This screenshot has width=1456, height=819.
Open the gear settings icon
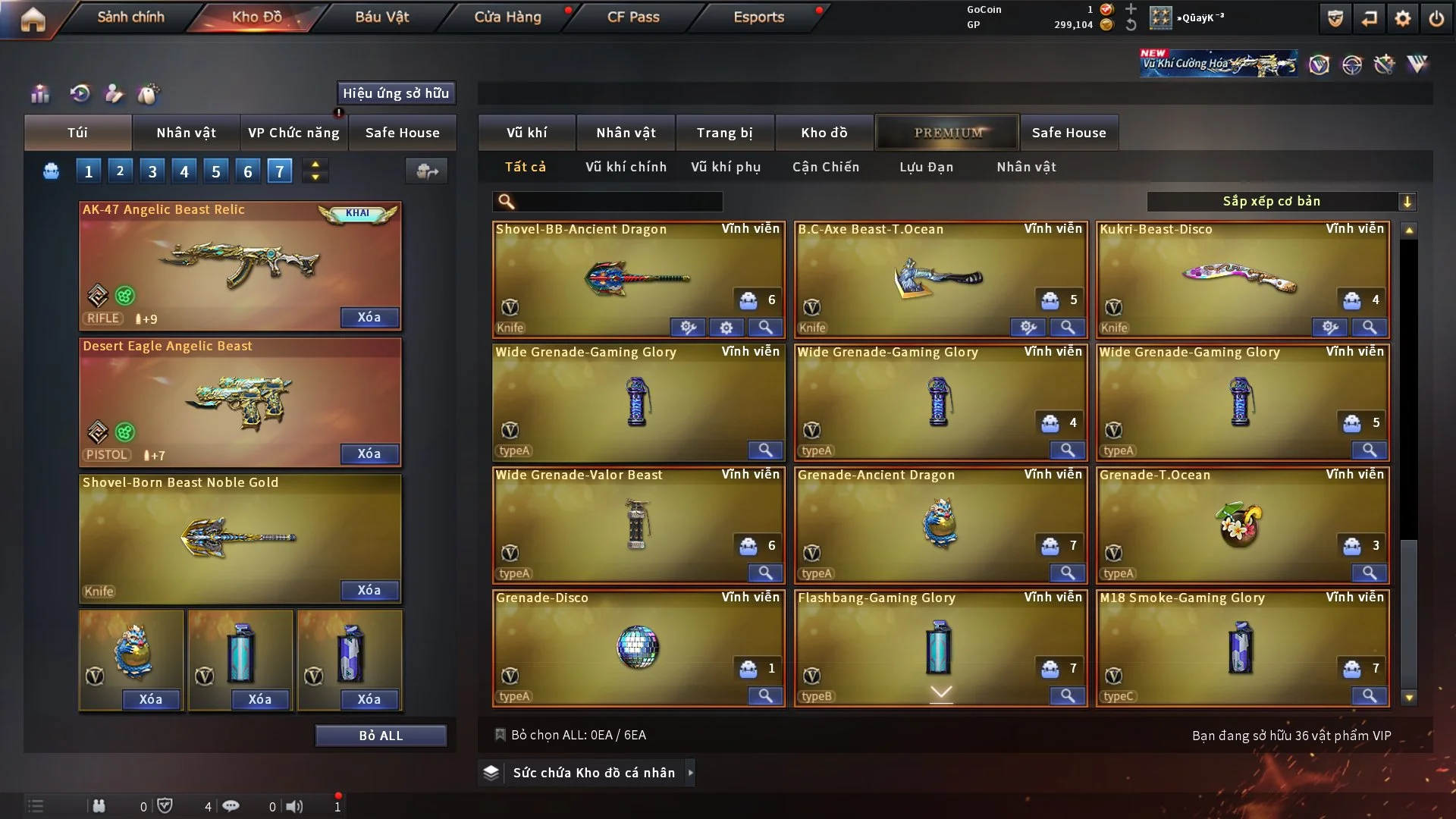(x=1403, y=18)
